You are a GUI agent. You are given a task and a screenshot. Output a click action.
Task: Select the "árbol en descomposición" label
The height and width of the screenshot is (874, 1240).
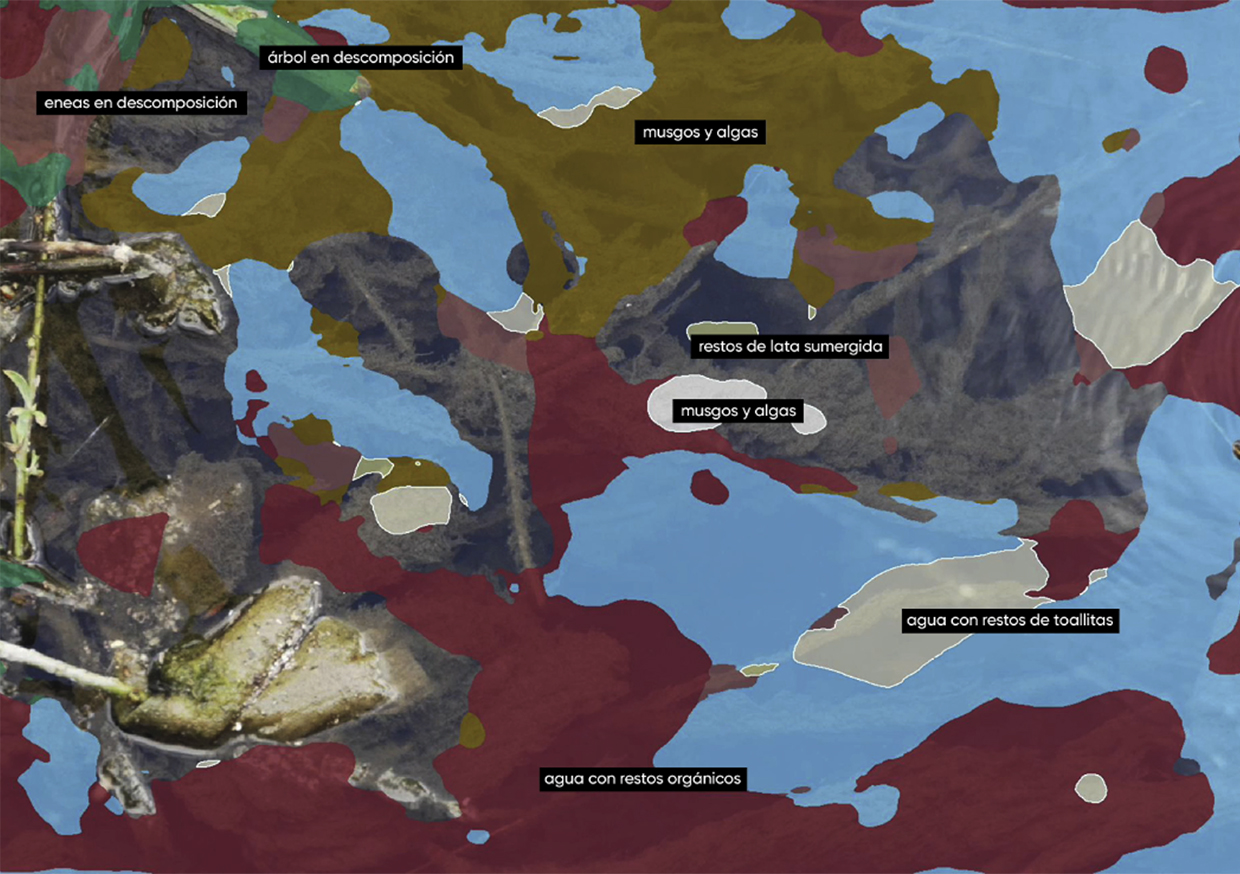tap(360, 58)
